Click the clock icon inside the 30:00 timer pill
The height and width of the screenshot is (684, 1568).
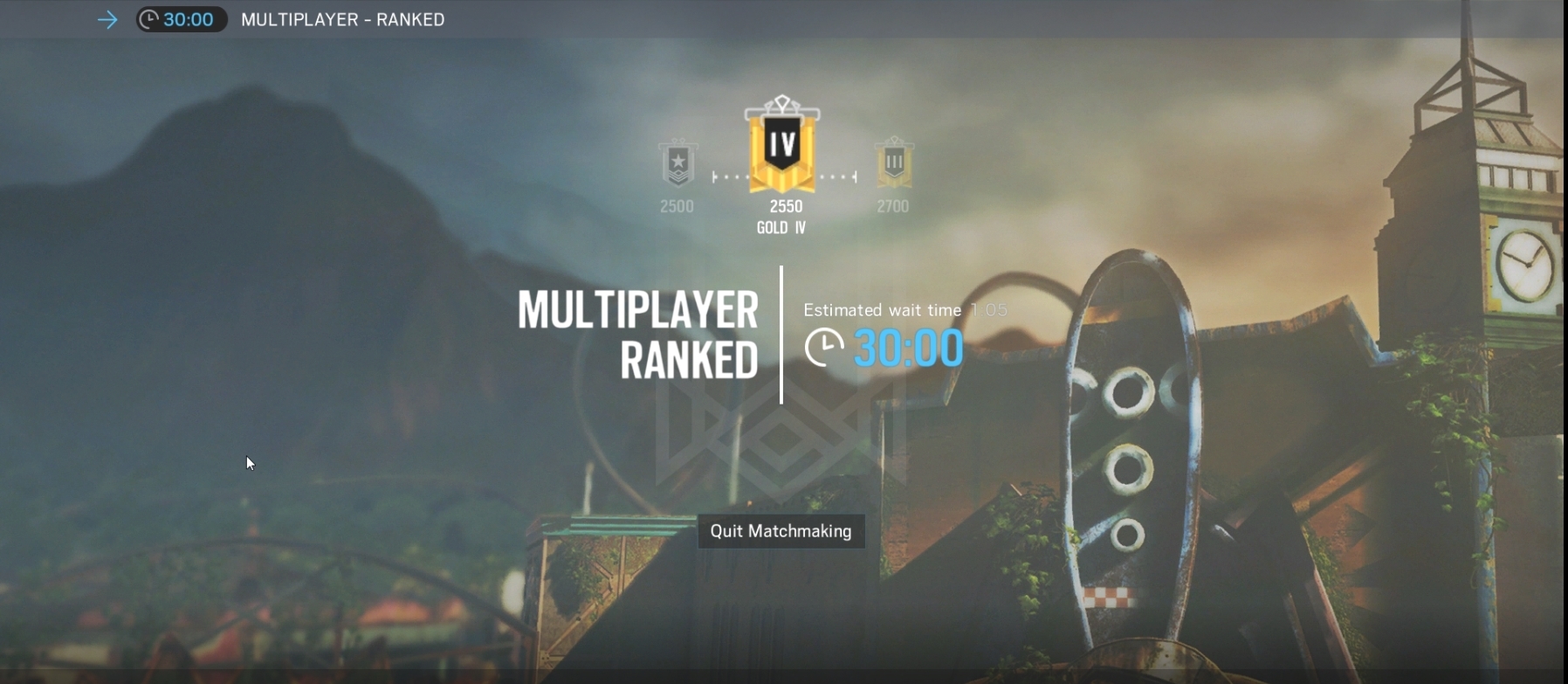coord(149,19)
